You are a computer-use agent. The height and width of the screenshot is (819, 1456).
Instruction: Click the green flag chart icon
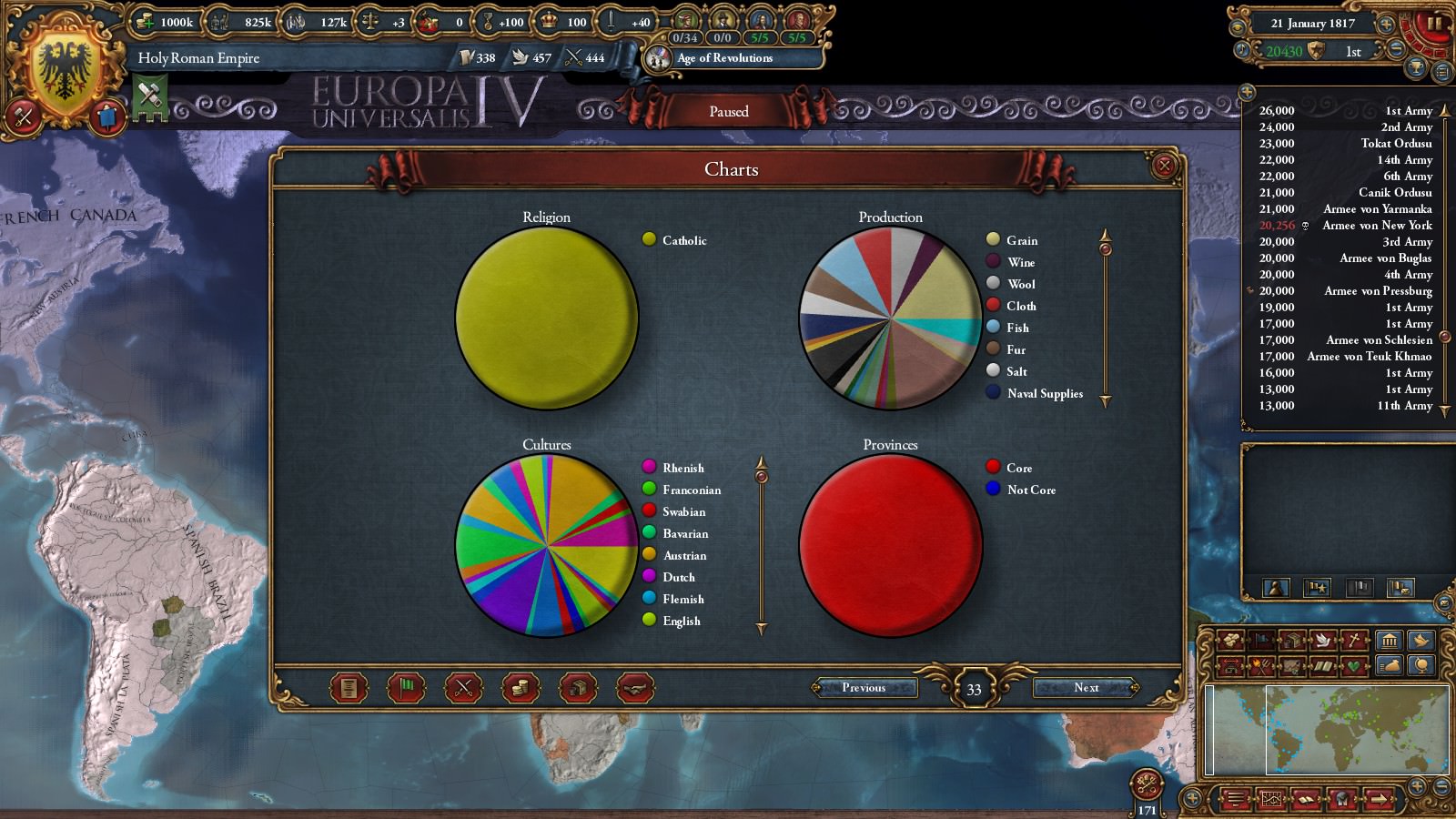coord(407,688)
